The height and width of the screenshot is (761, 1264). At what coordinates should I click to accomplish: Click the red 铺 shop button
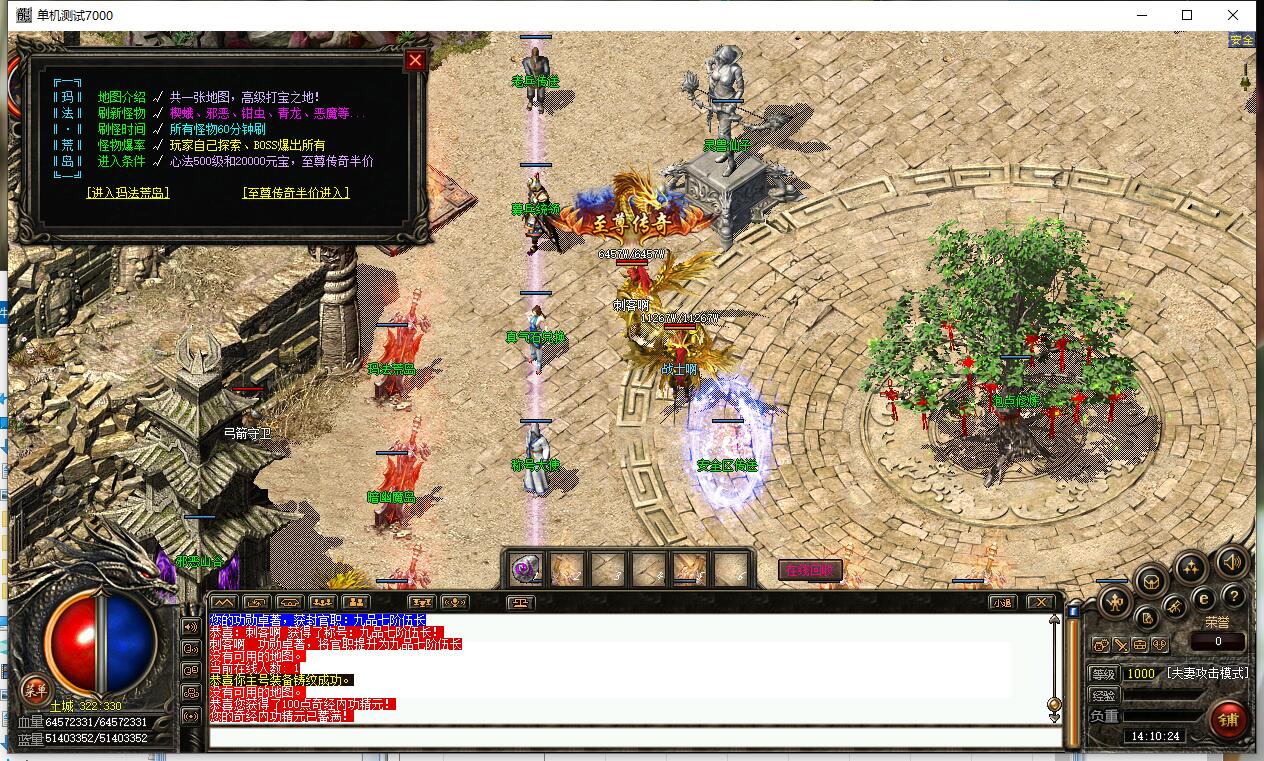point(1228,719)
